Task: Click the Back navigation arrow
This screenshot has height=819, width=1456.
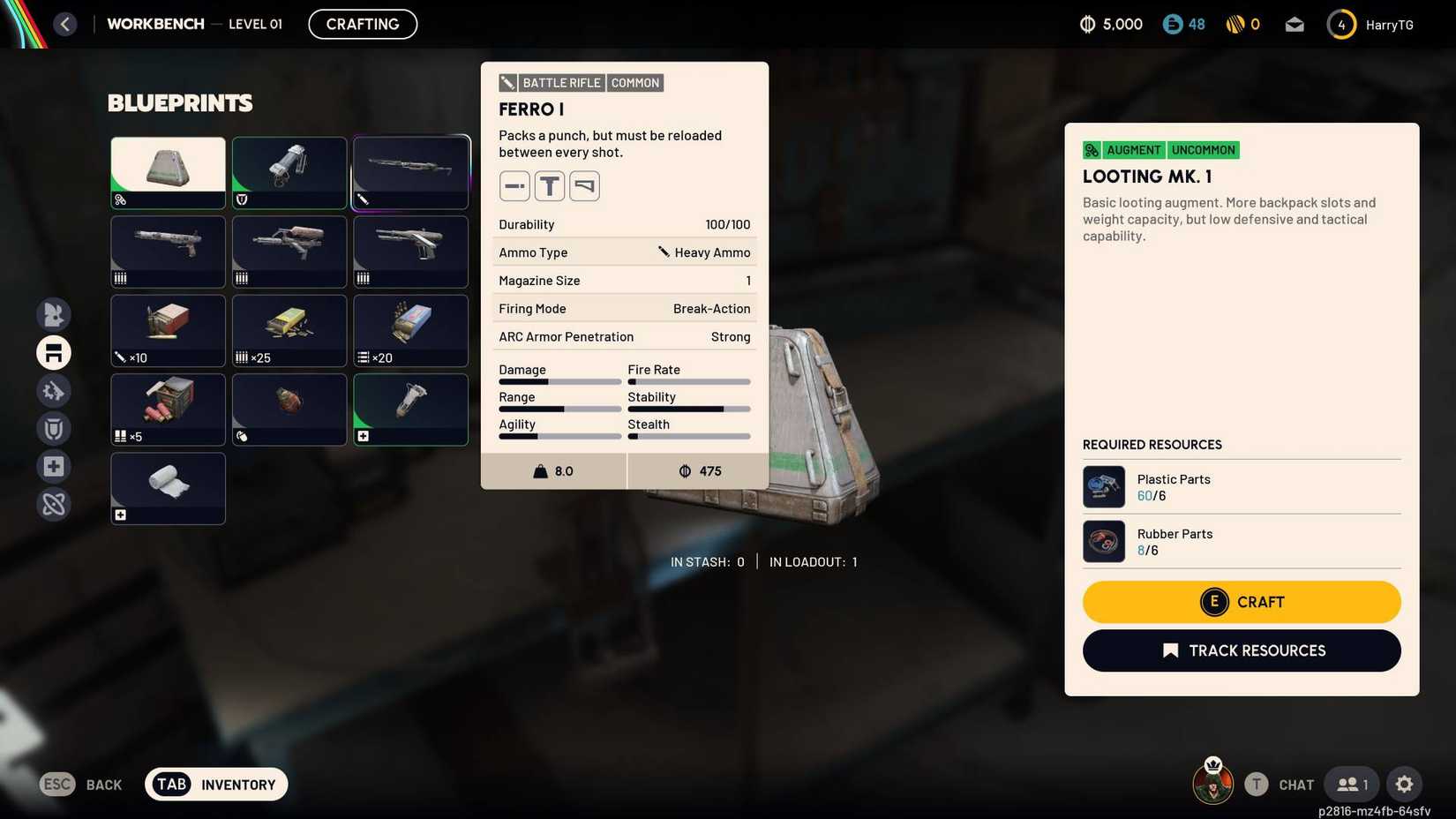Action: pyautogui.click(x=64, y=24)
